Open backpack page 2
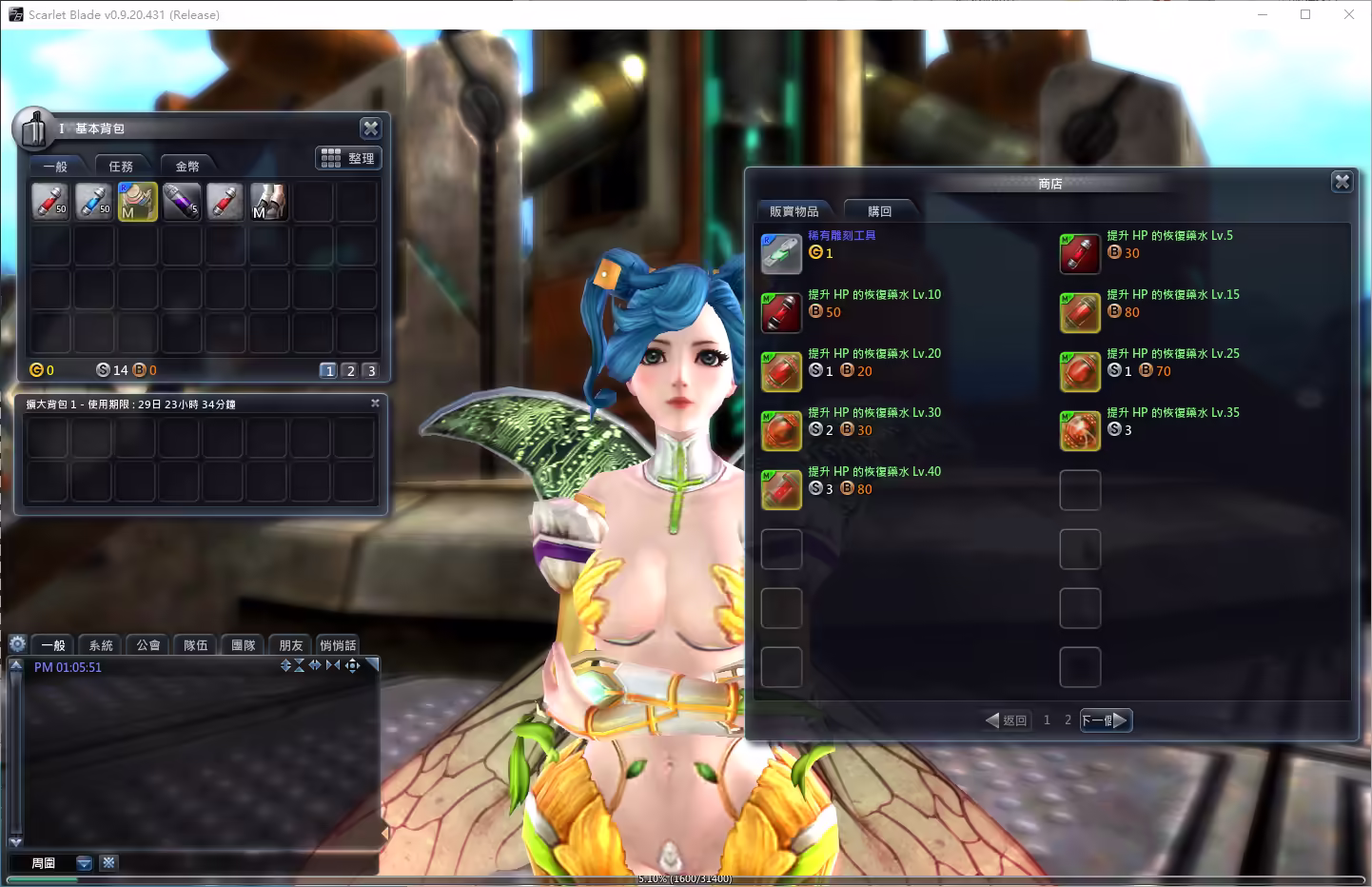The height and width of the screenshot is (887, 1372). tap(350, 371)
